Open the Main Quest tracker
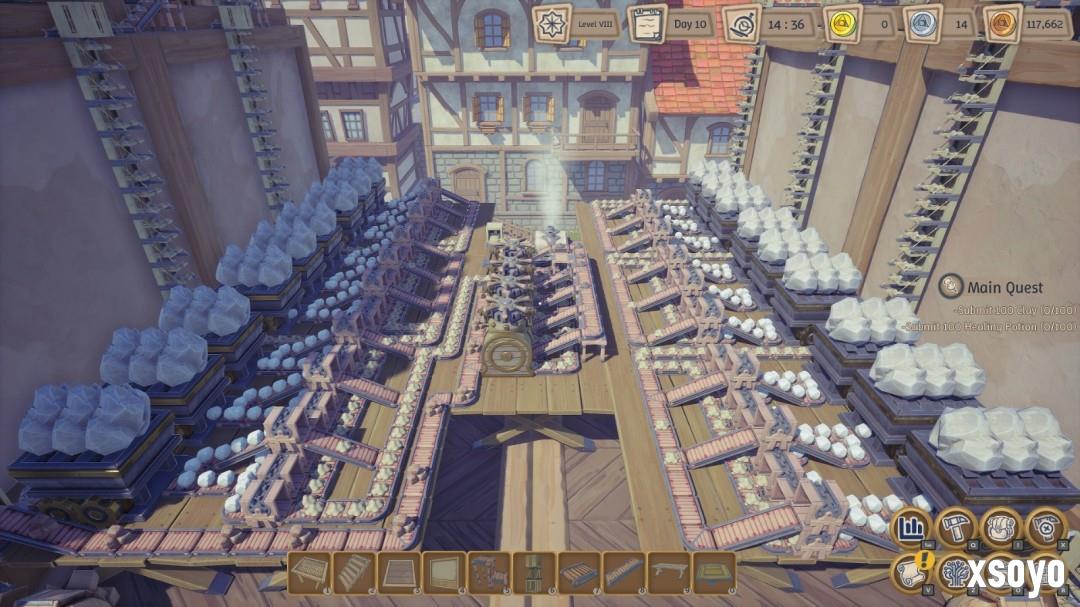This screenshot has width=1080, height=607. [x=990, y=288]
